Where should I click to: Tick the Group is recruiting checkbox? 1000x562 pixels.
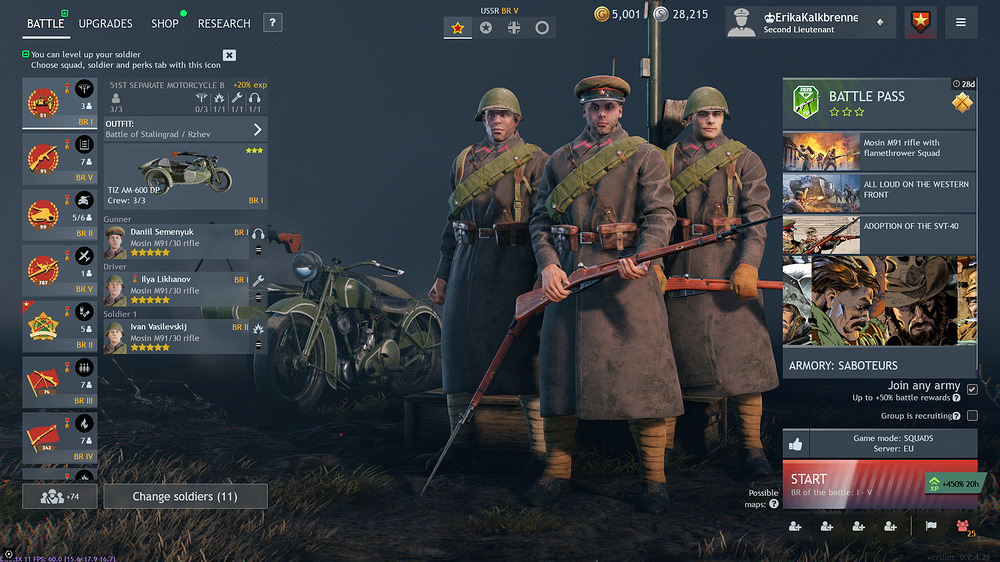(972, 416)
